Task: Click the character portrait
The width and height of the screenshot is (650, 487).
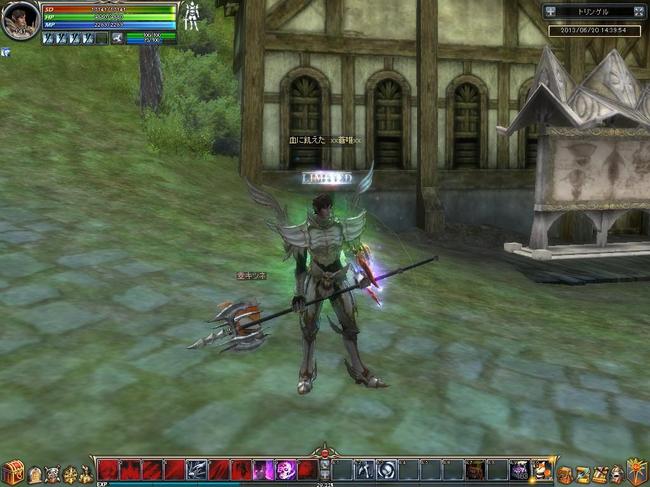Action: 20,21
